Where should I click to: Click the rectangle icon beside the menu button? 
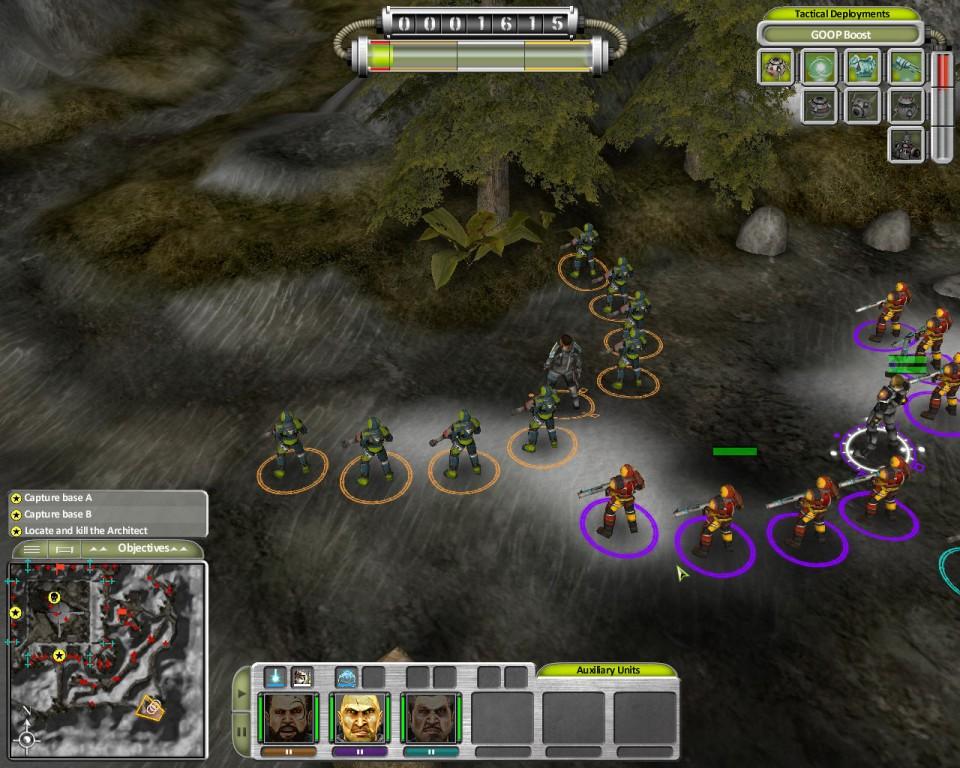click(x=63, y=549)
